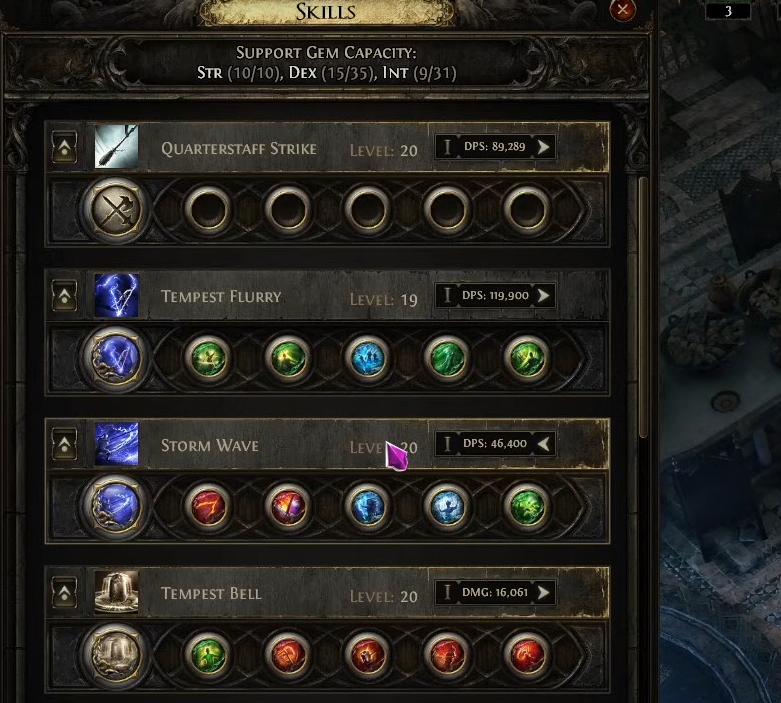
Task: Click Quarterstaff Strike's main skill gem socket
Action: 117,210
